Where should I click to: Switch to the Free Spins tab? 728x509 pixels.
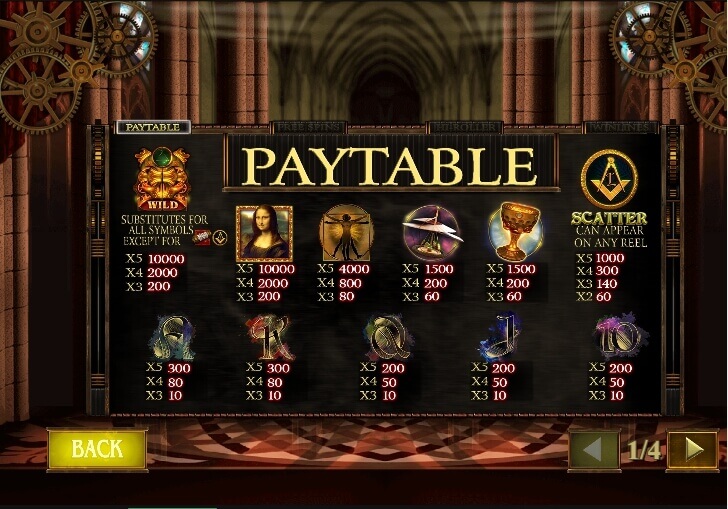pos(308,128)
